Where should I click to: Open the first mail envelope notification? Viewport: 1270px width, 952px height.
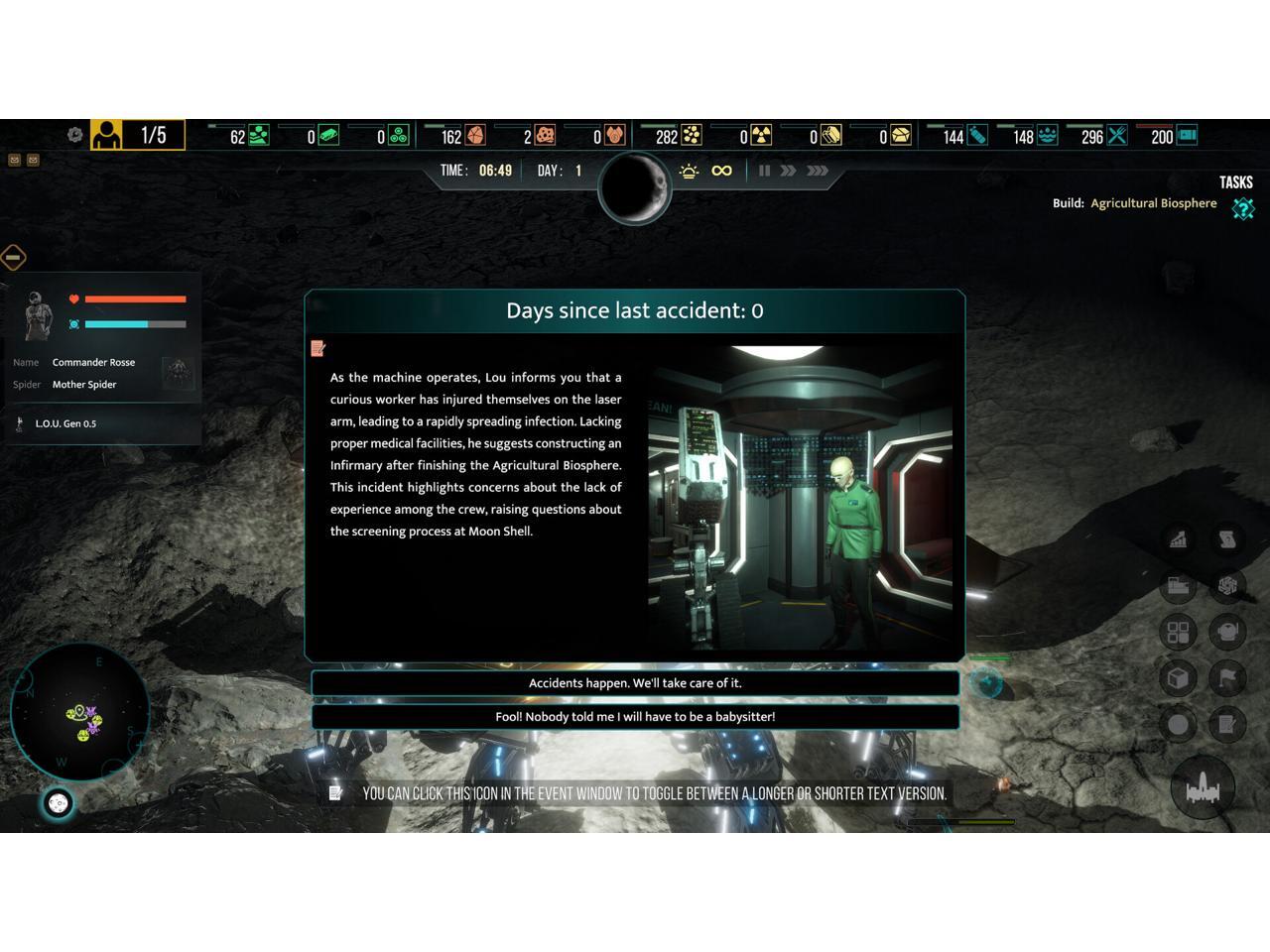pyautogui.click(x=15, y=160)
